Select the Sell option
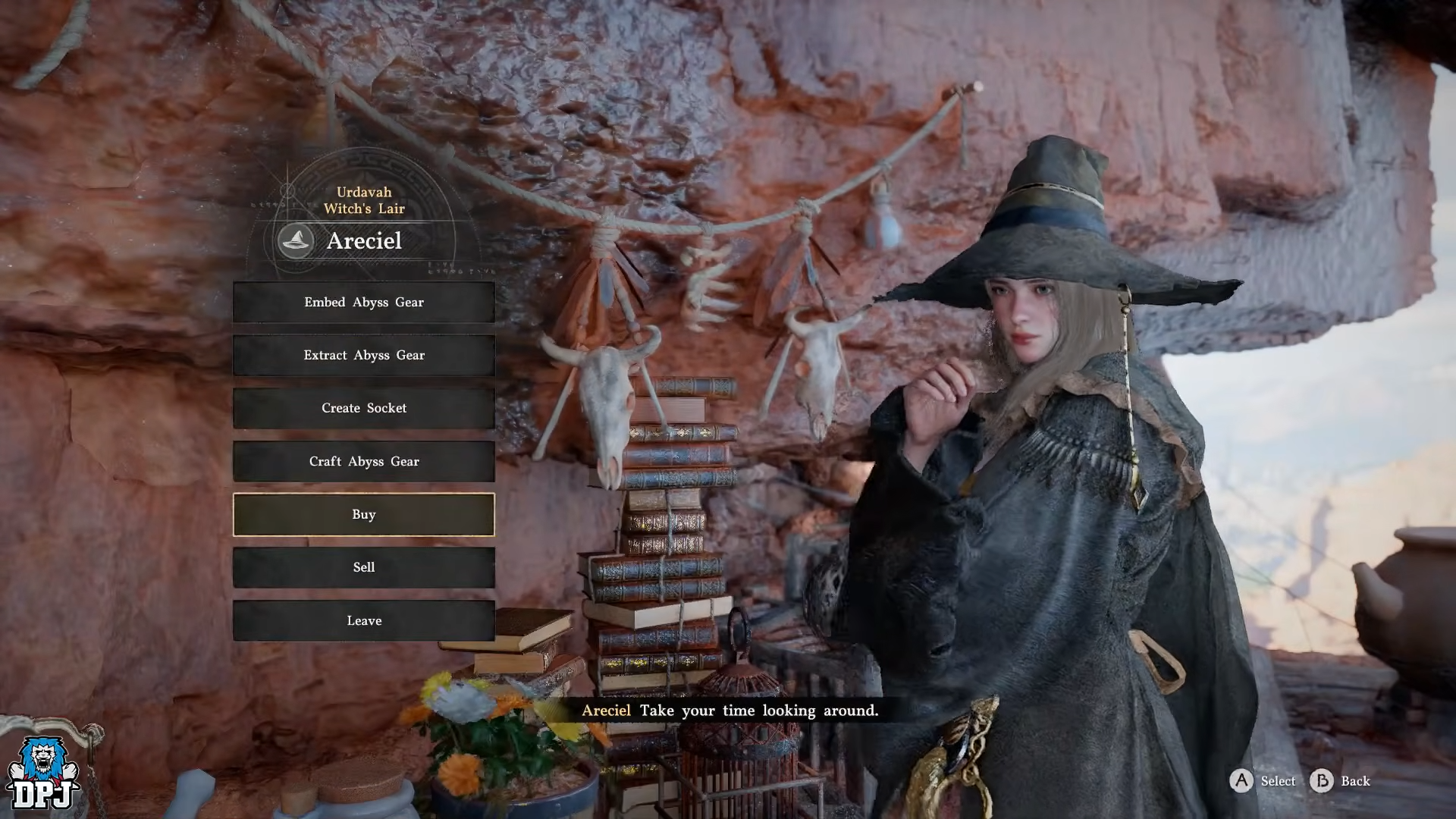 point(364,567)
